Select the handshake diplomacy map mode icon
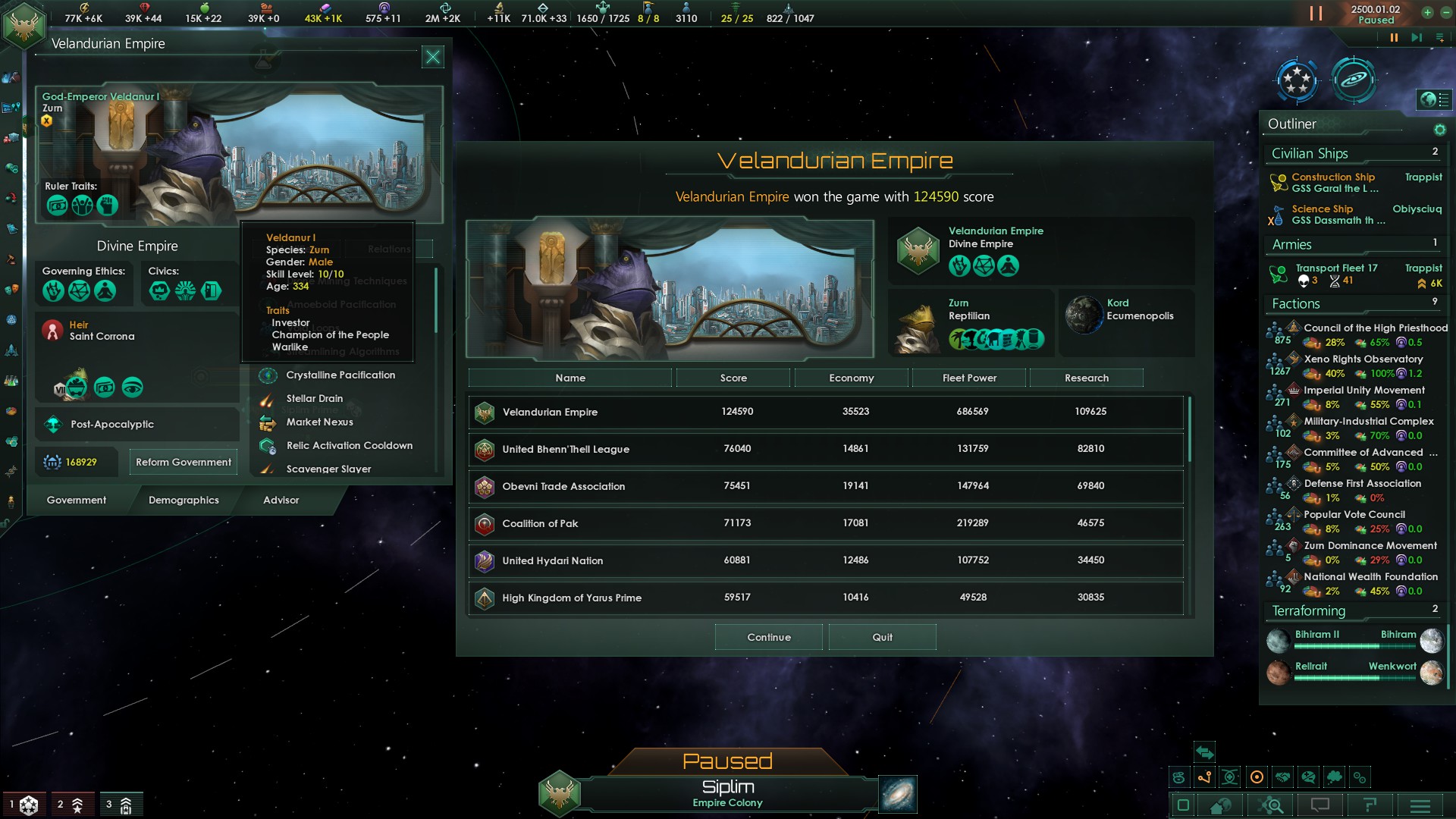The width and height of the screenshot is (1456, 819). [x=1283, y=777]
